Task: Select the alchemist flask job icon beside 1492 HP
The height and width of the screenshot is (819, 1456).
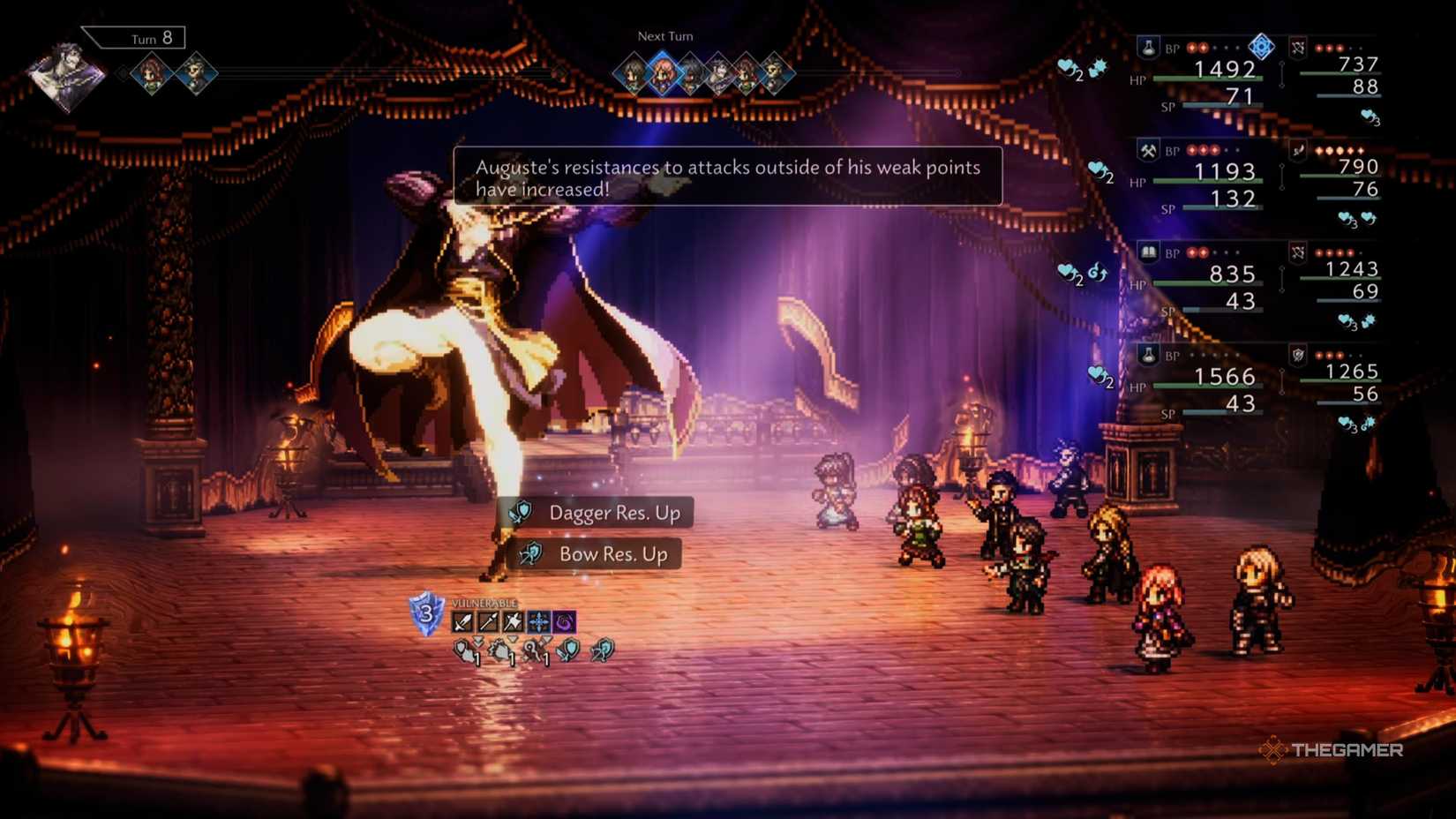Action: click(x=1148, y=48)
